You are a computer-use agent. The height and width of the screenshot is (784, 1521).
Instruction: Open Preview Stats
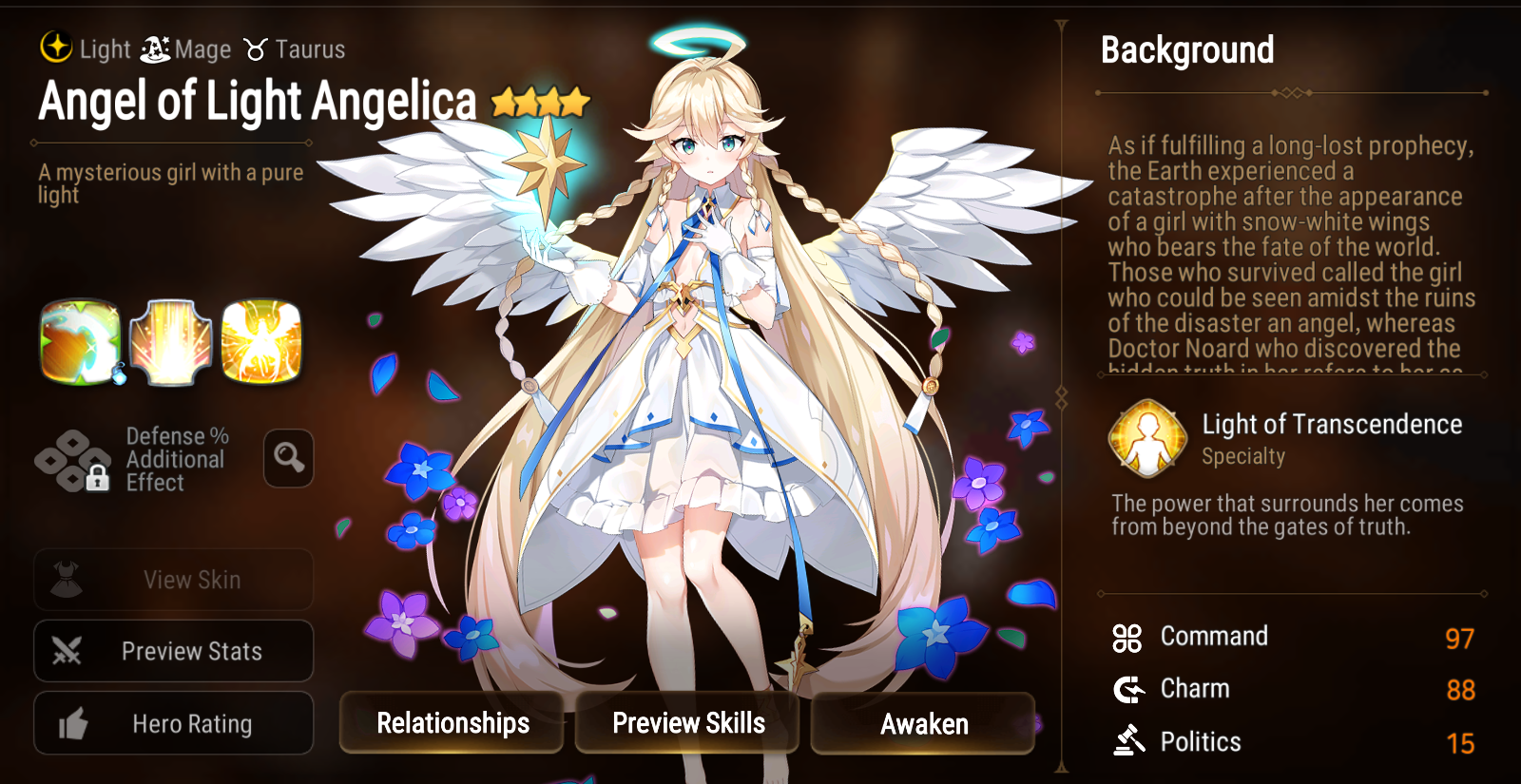173,651
